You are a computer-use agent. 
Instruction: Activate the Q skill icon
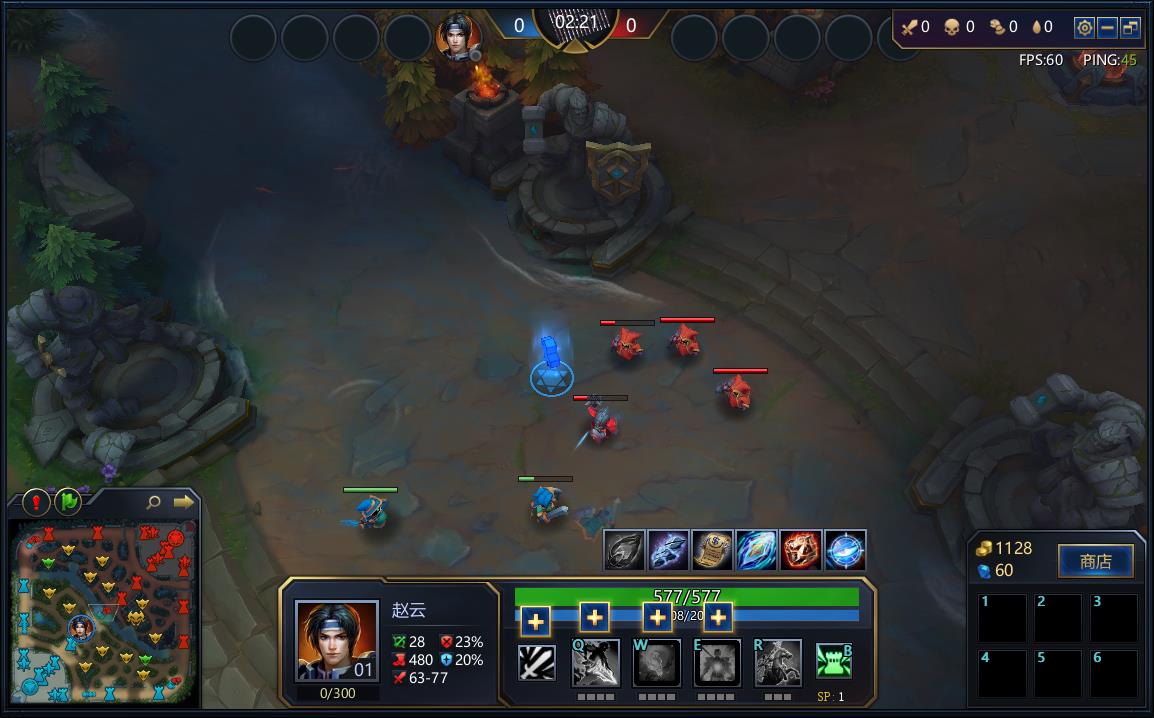[x=595, y=662]
